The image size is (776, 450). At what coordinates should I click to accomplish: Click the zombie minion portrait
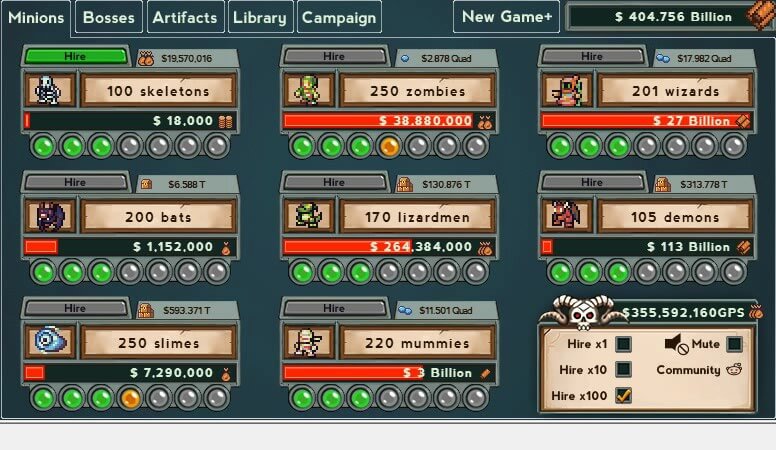click(x=308, y=91)
